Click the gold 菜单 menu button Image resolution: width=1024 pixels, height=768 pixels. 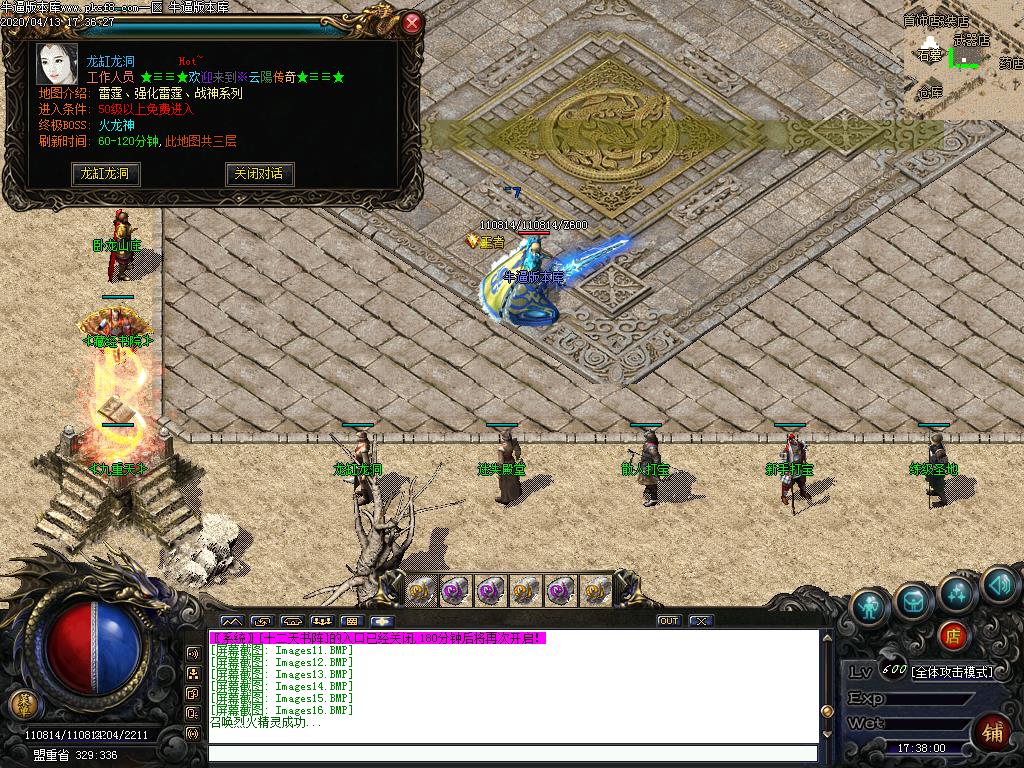22,703
